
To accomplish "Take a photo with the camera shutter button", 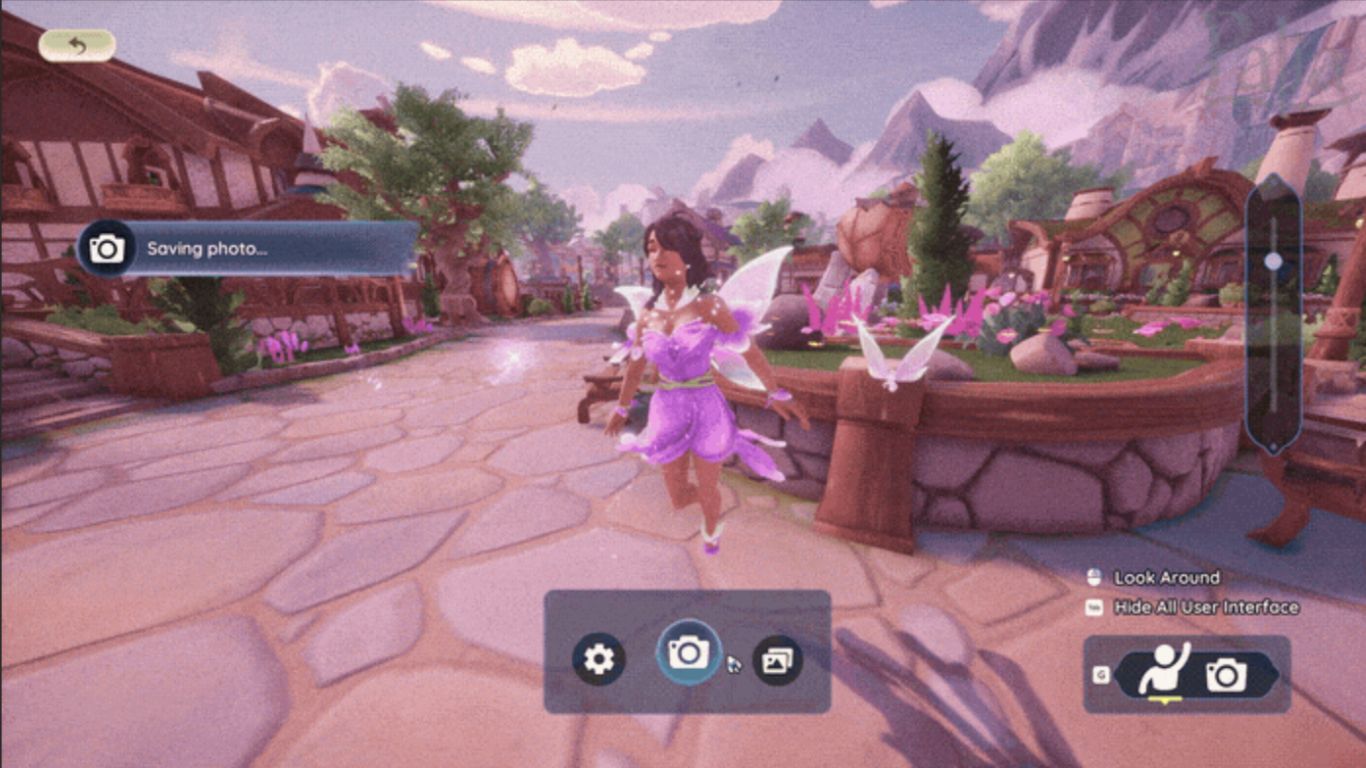I will (x=688, y=653).
